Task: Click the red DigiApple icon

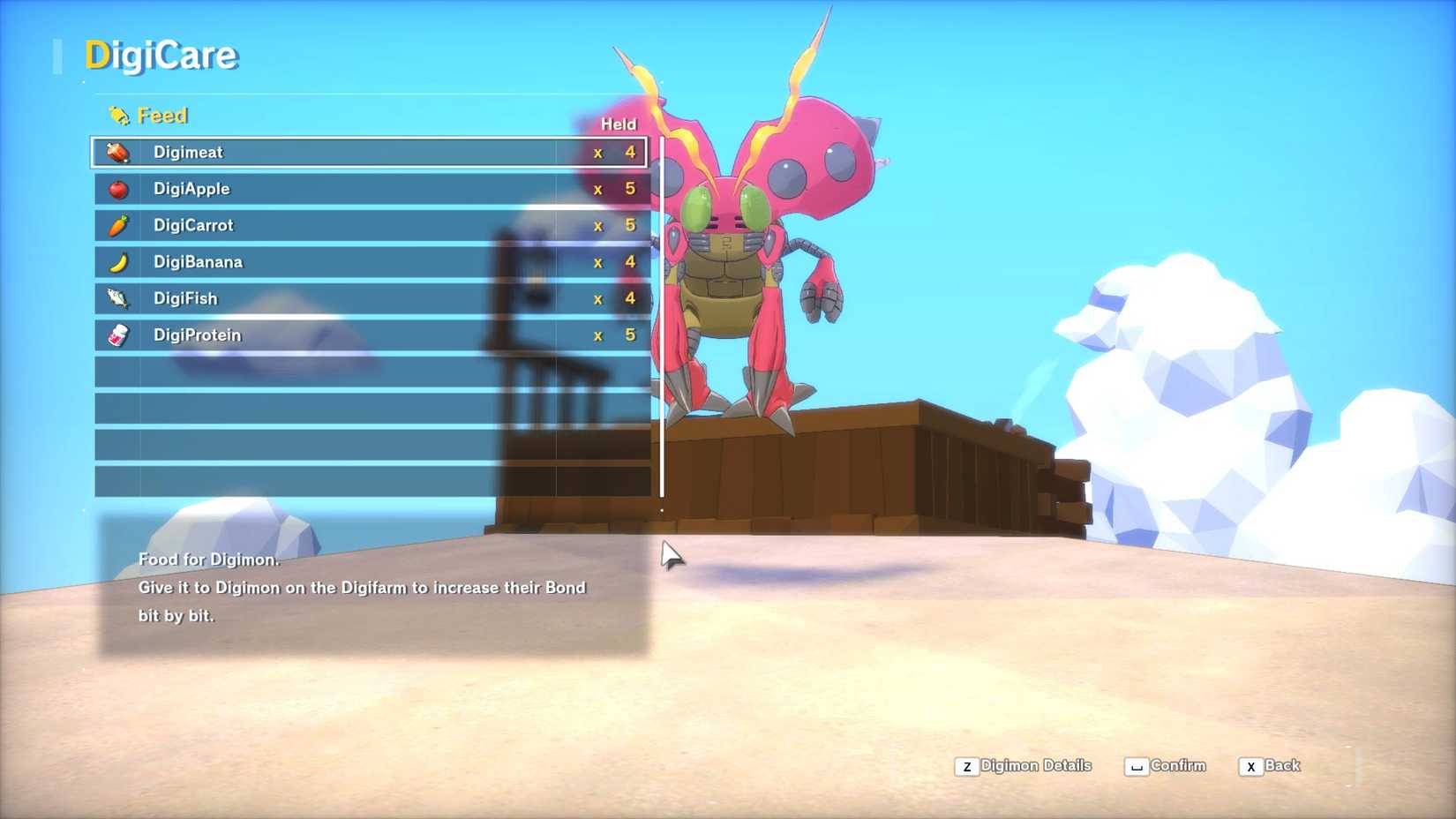Action: tap(118, 188)
